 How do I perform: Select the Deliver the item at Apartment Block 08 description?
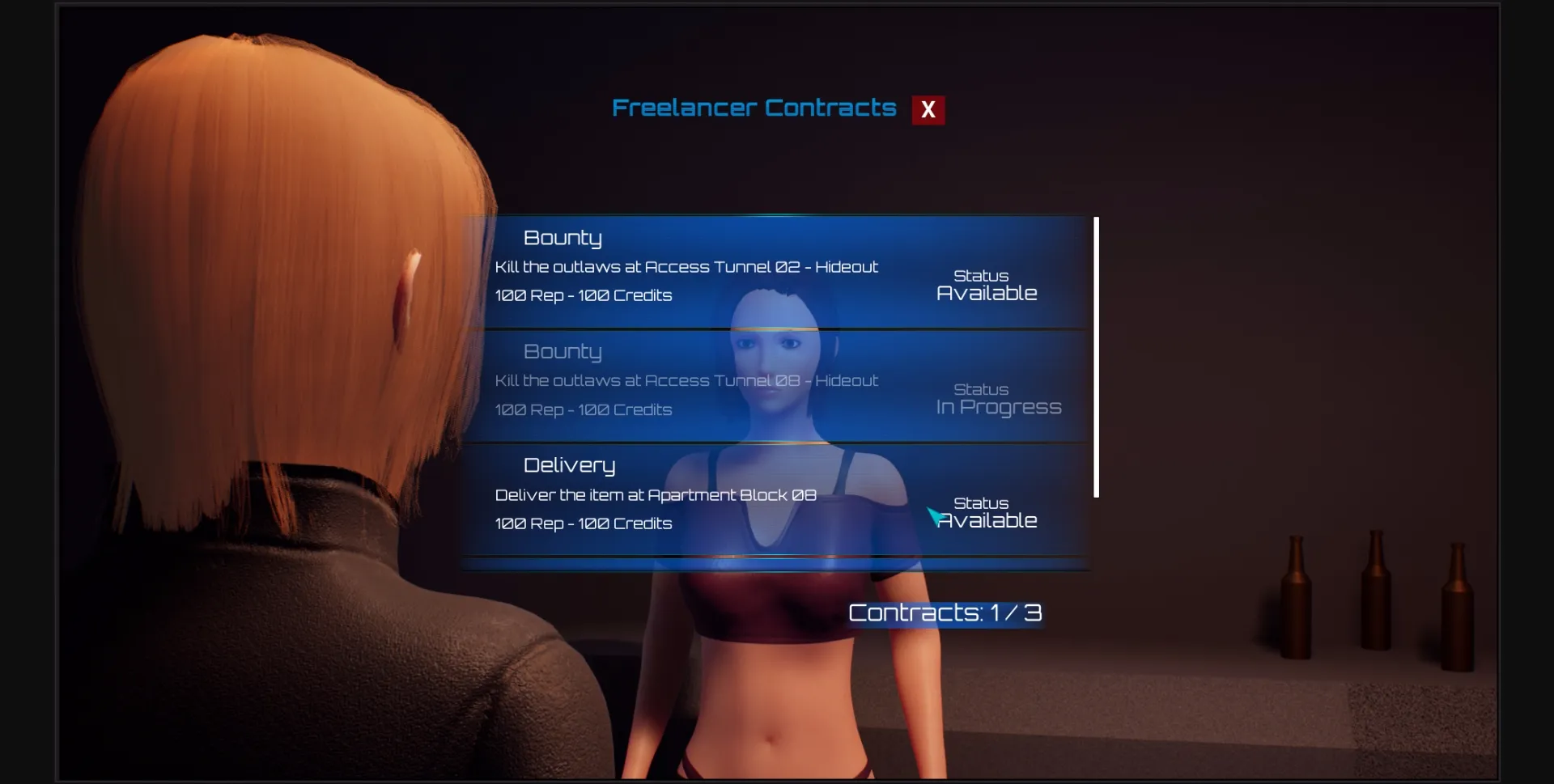click(656, 494)
